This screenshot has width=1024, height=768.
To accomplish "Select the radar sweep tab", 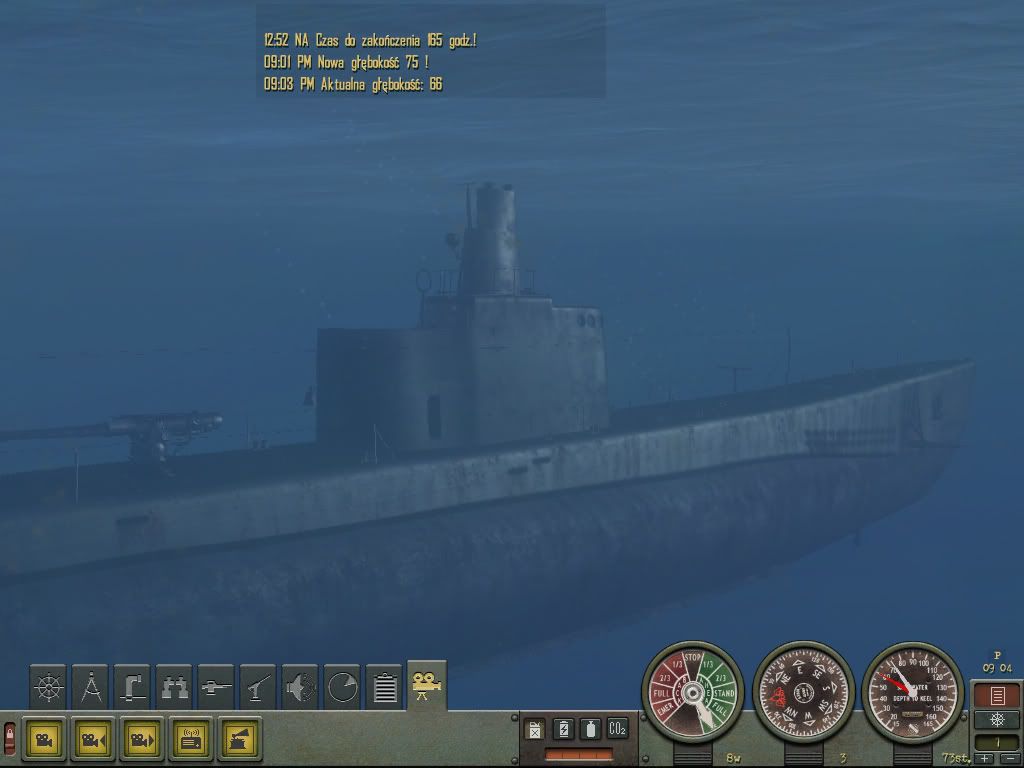I will pos(342,686).
